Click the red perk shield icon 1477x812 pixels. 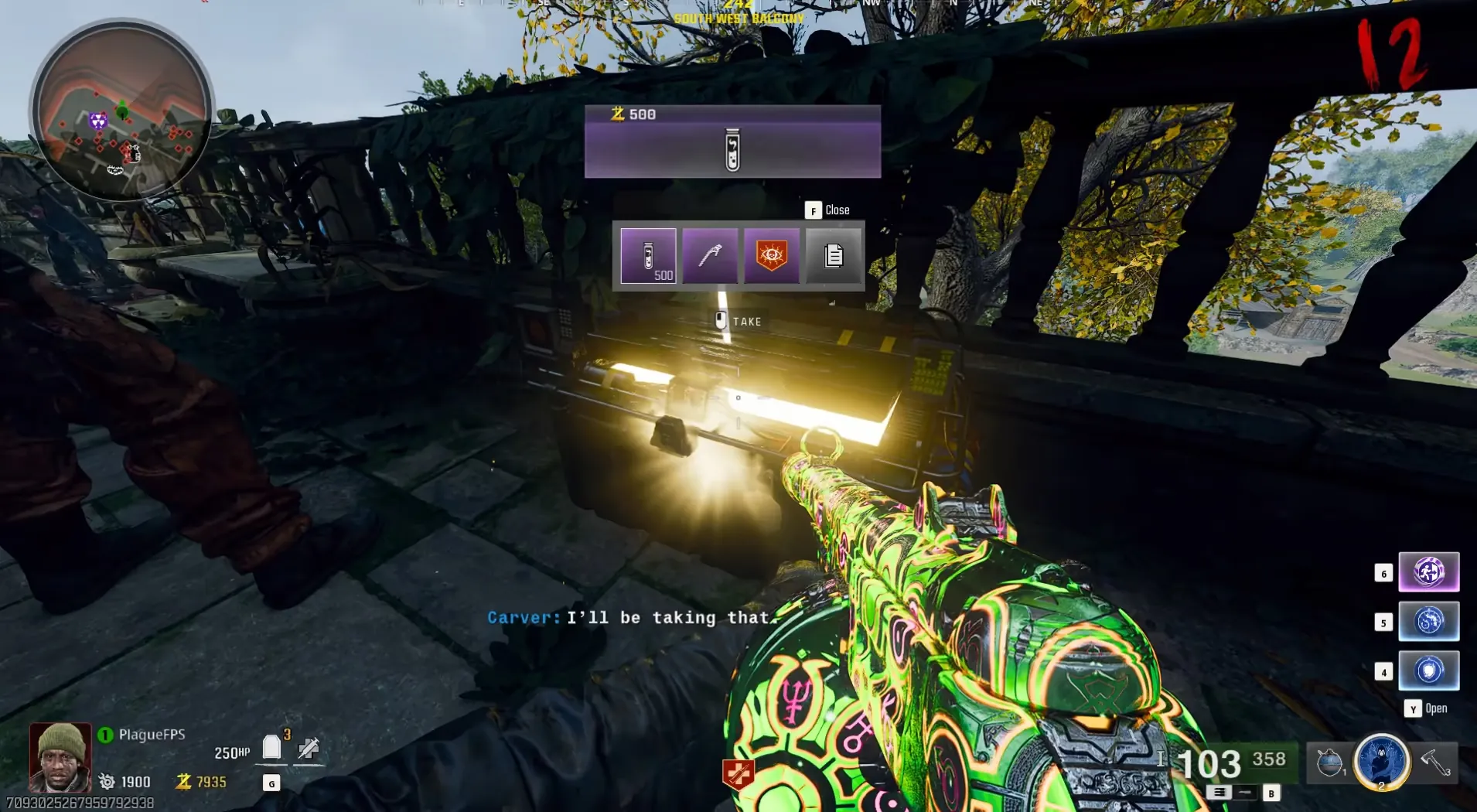tap(738, 773)
